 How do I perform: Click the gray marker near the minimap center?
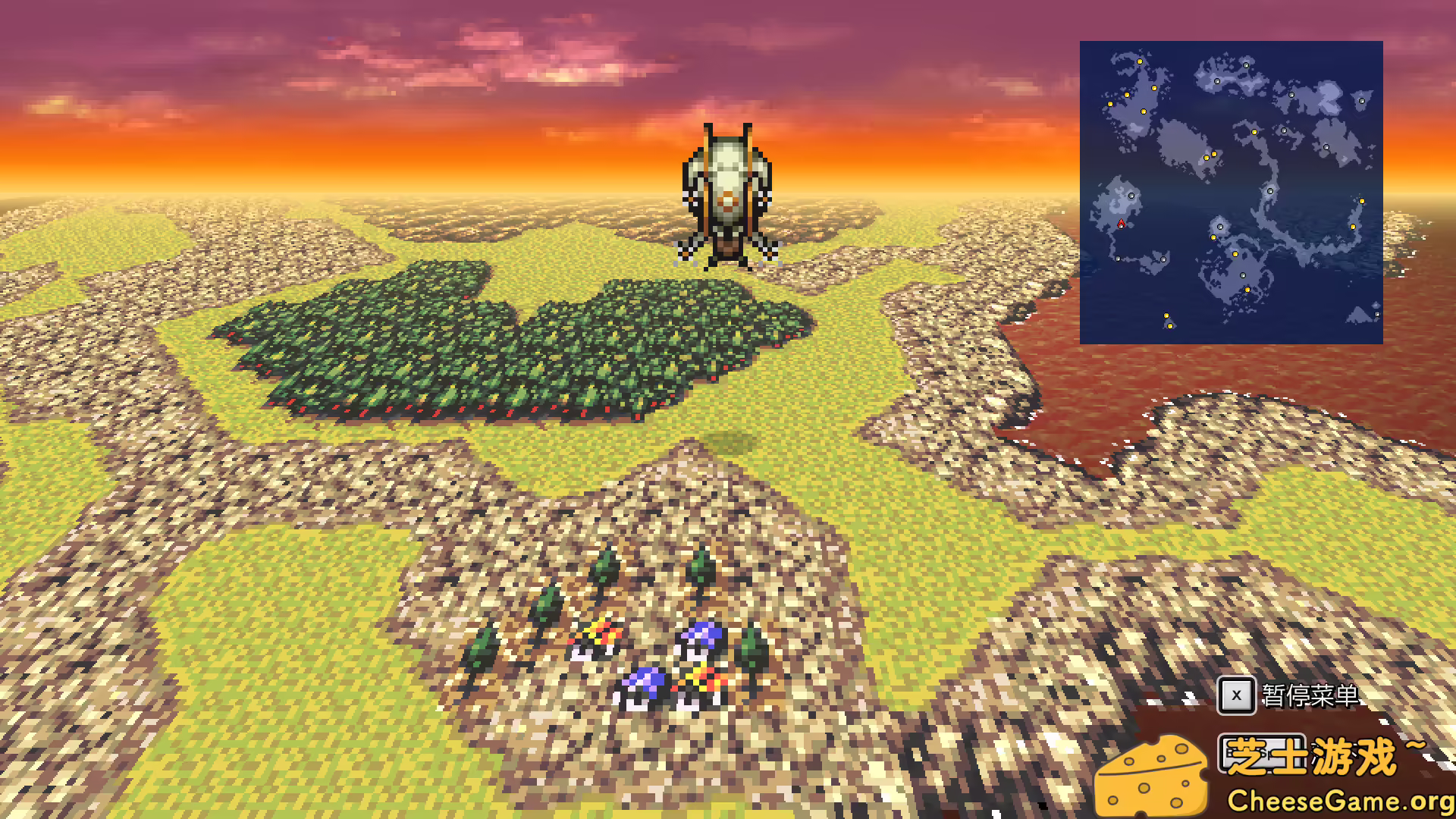coord(1270,190)
